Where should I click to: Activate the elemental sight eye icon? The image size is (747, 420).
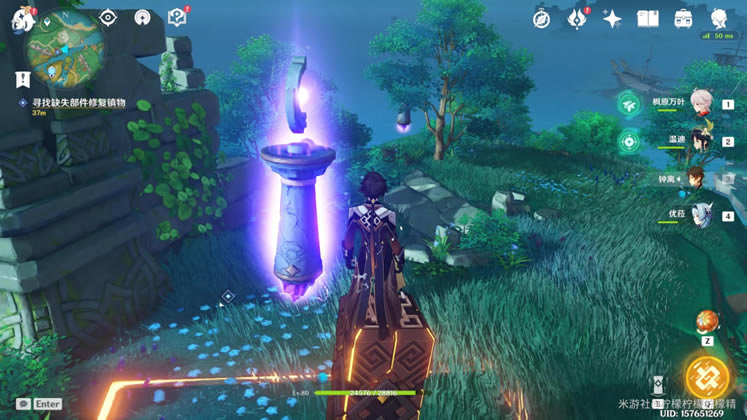[x=108, y=18]
